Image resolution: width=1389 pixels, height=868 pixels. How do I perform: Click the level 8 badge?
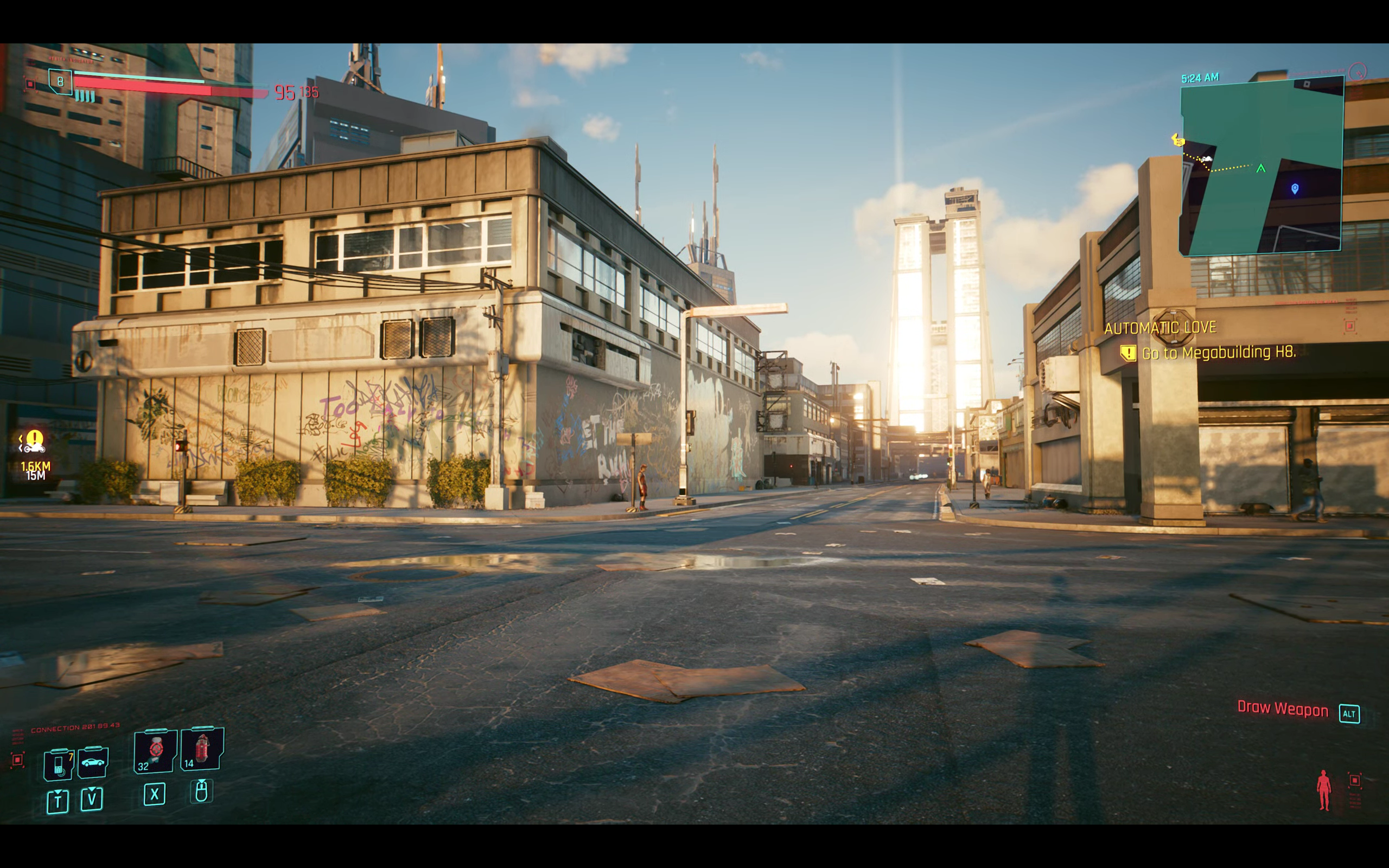(x=60, y=81)
